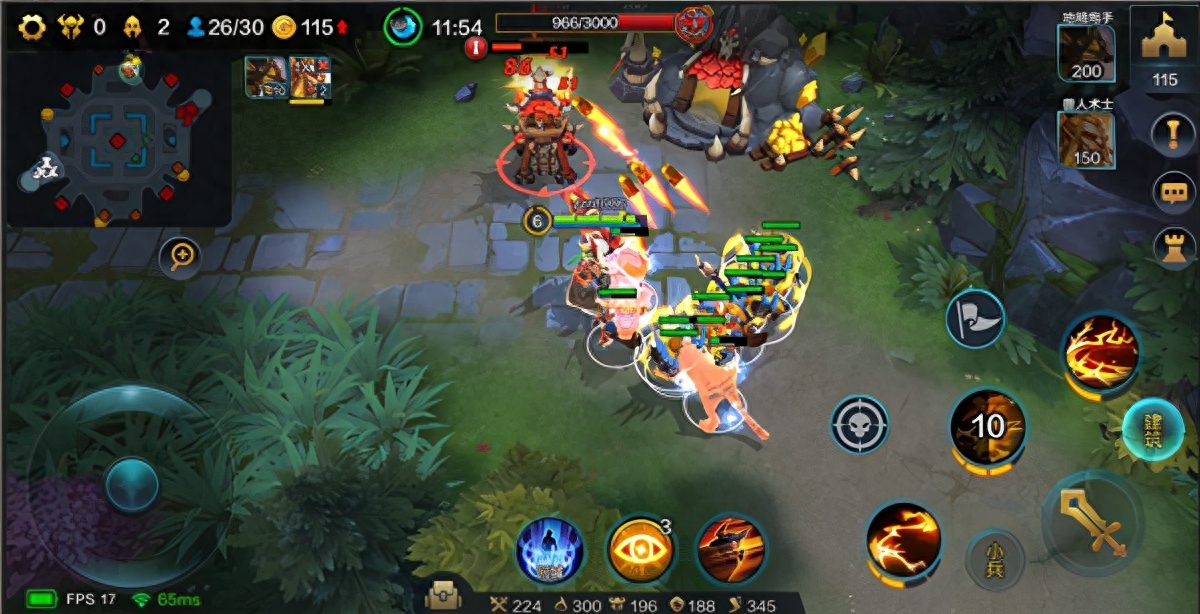Activate the blue silhouette recall spell
This screenshot has height=614, width=1200.
click(550, 551)
